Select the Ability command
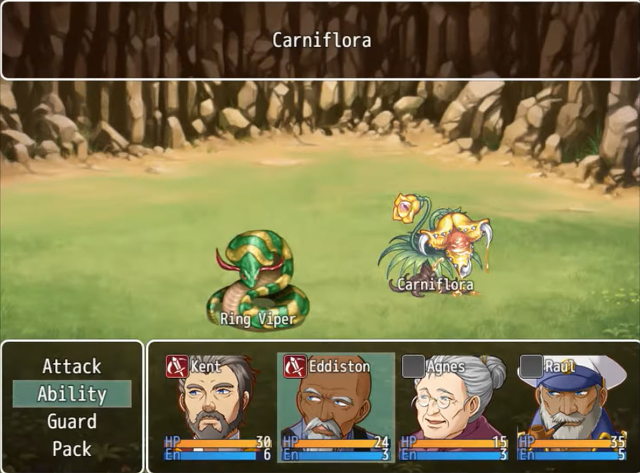This screenshot has height=473, width=640. [x=71, y=394]
